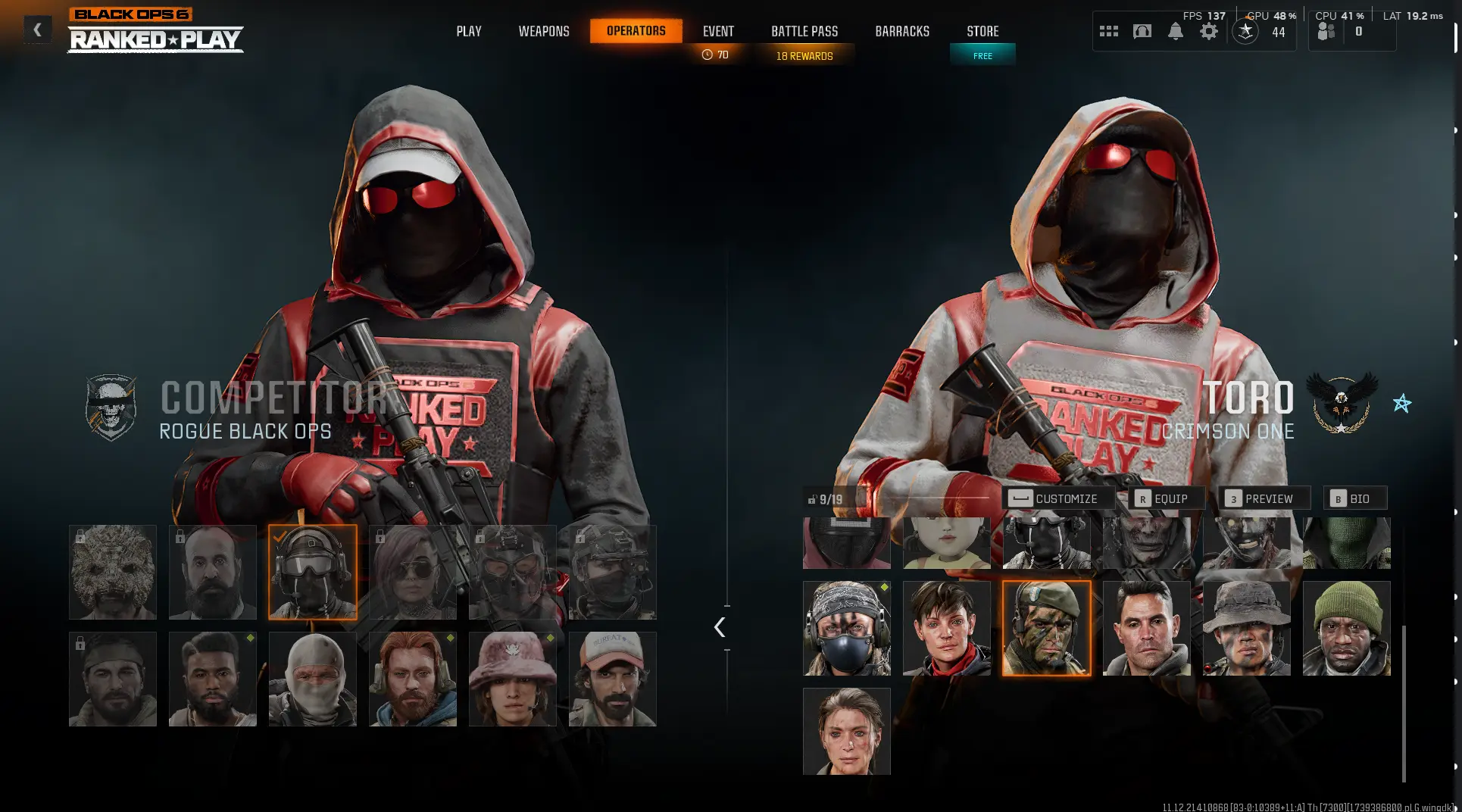This screenshot has height=812, width=1462.
Task: Click the channels grid icon in the header
Action: (1109, 31)
